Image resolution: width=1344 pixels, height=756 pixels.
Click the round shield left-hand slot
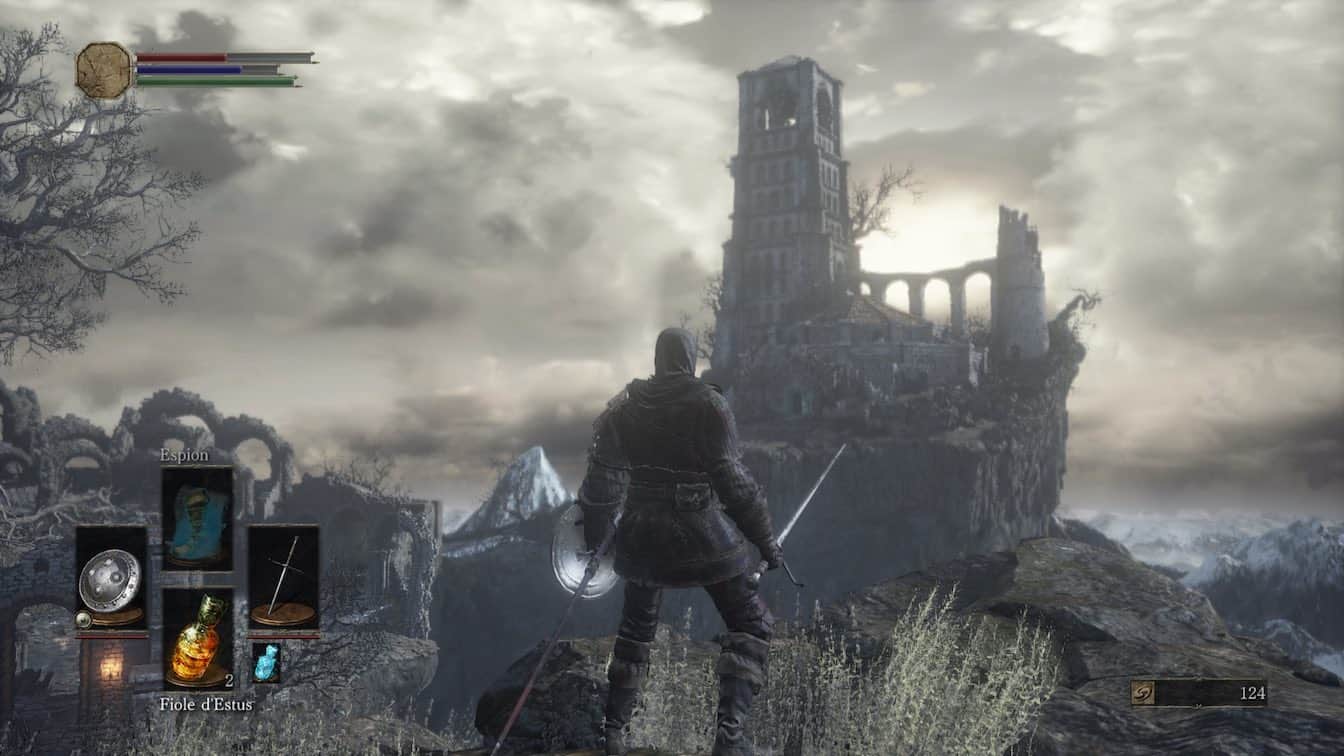[111, 579]
